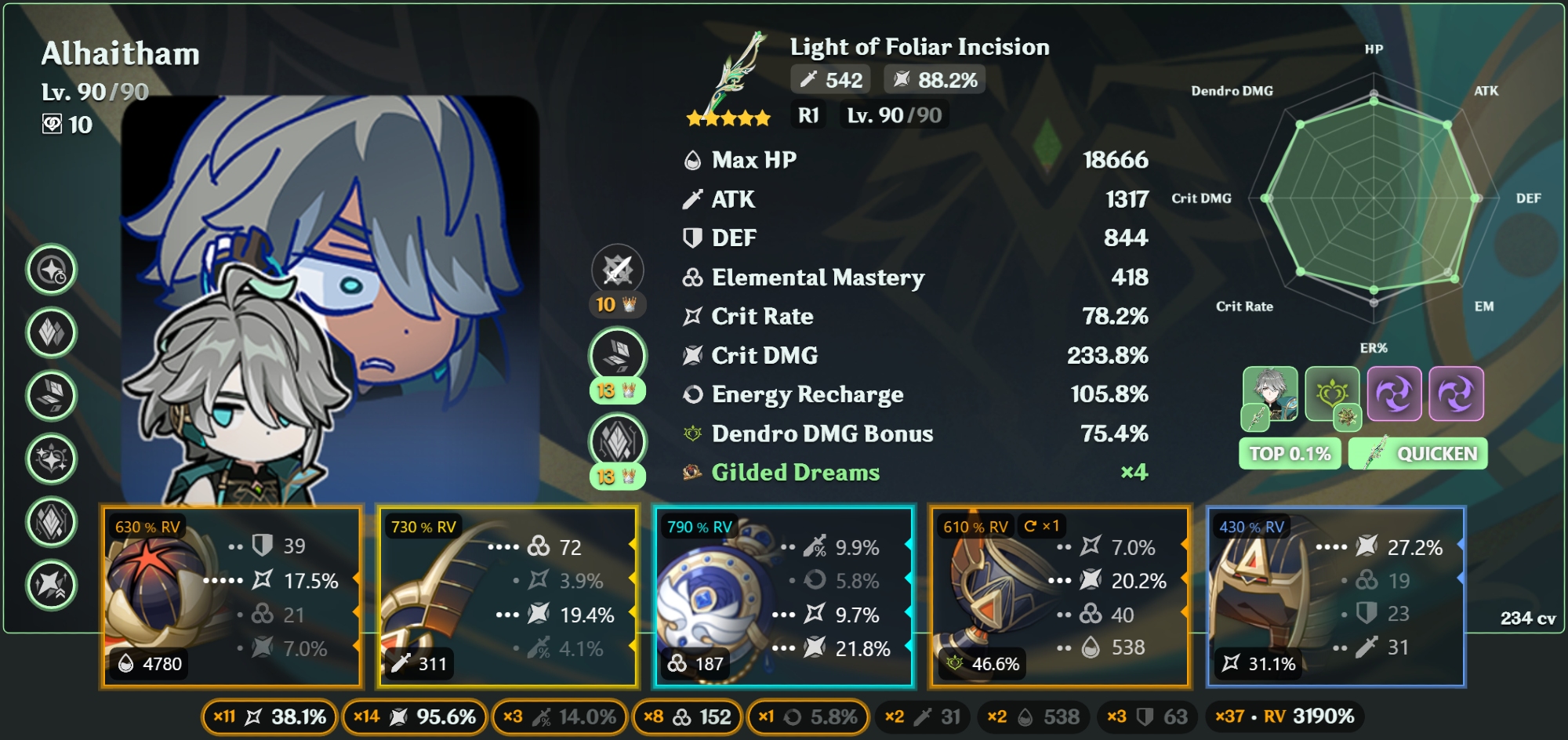Click the total RV 3190% pill
This screenshot has height=740, width=1568.
click(1285, 717)
